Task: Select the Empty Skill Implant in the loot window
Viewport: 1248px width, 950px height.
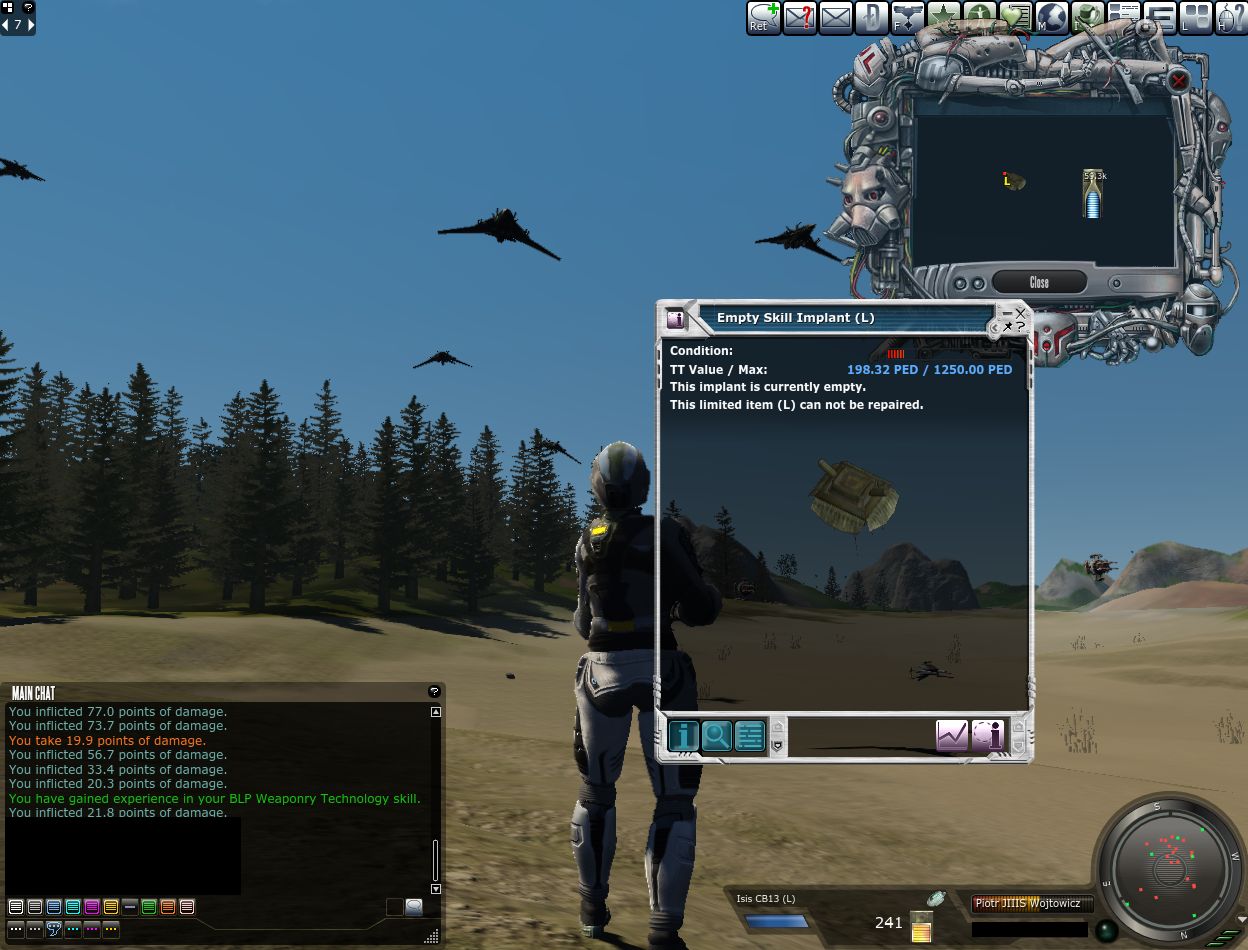Action: [1014, 181]
